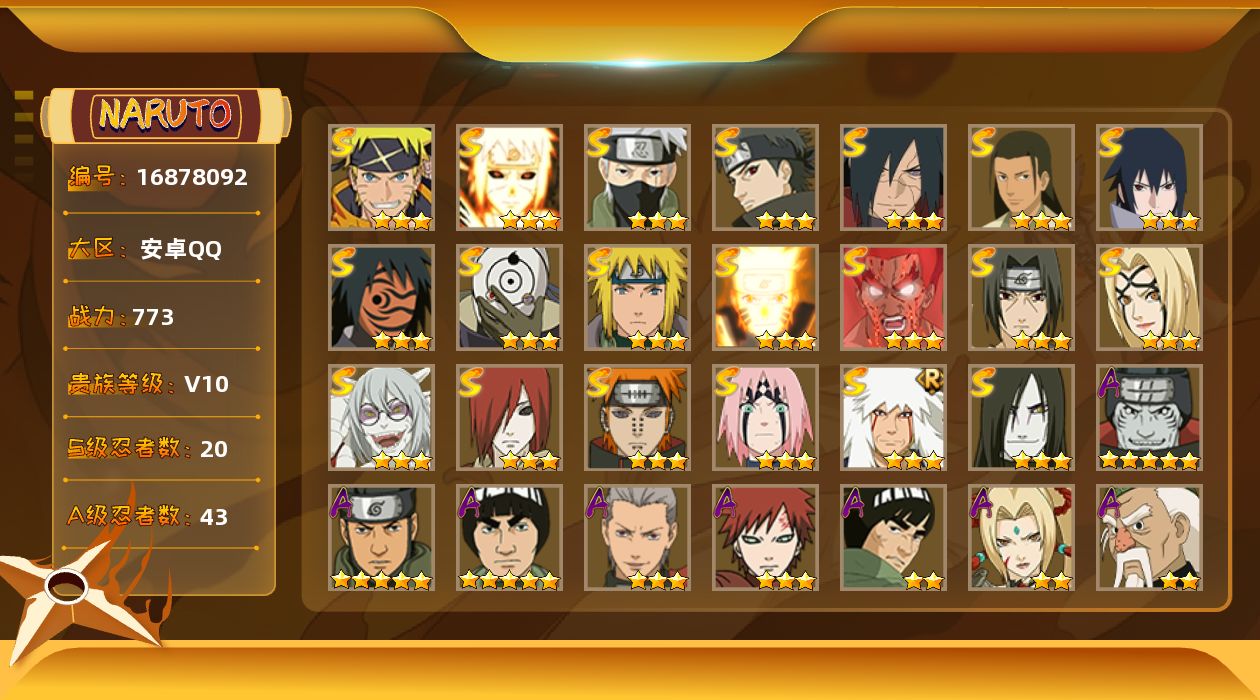Select Sasuke's S-rank portrait
Image resolution: width=1260 pixels, height=700 pixels.
tap(1149, 178)
